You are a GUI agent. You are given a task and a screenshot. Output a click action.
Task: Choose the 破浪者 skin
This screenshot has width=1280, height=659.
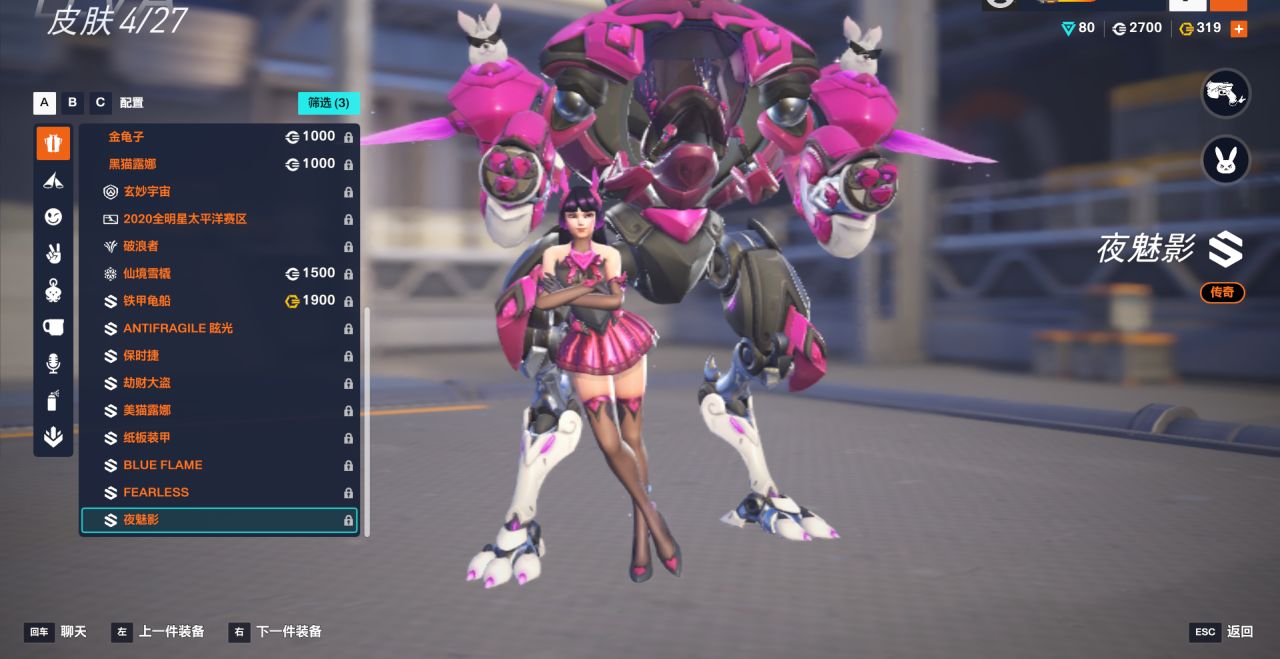219,246
